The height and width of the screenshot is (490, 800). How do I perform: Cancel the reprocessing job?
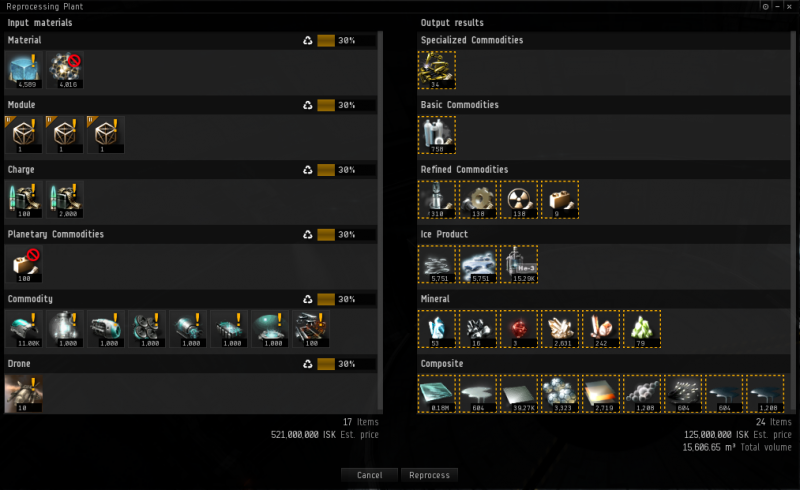point(369,475)
